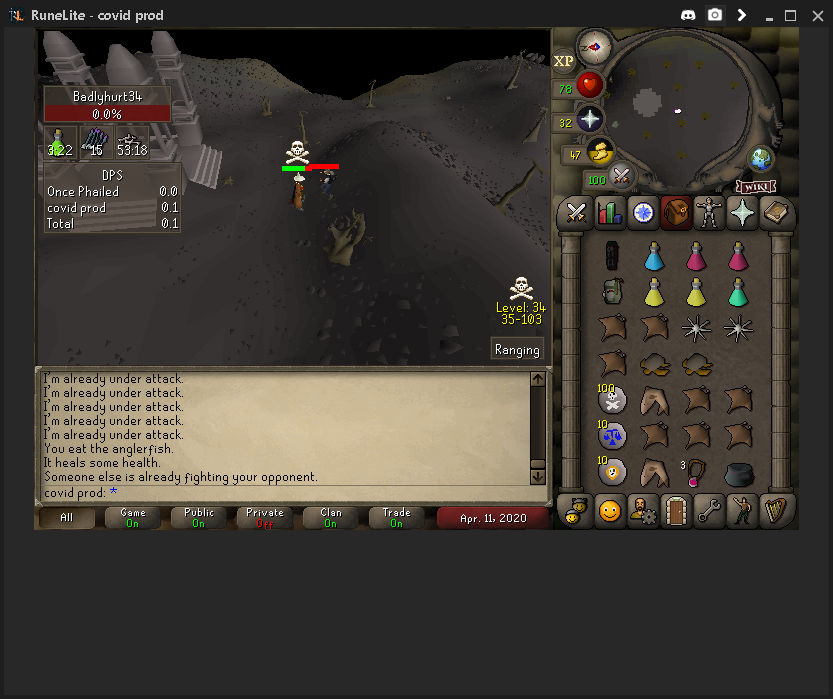
Task: Open the Quest List tab
Action: (x=642, y=212)
